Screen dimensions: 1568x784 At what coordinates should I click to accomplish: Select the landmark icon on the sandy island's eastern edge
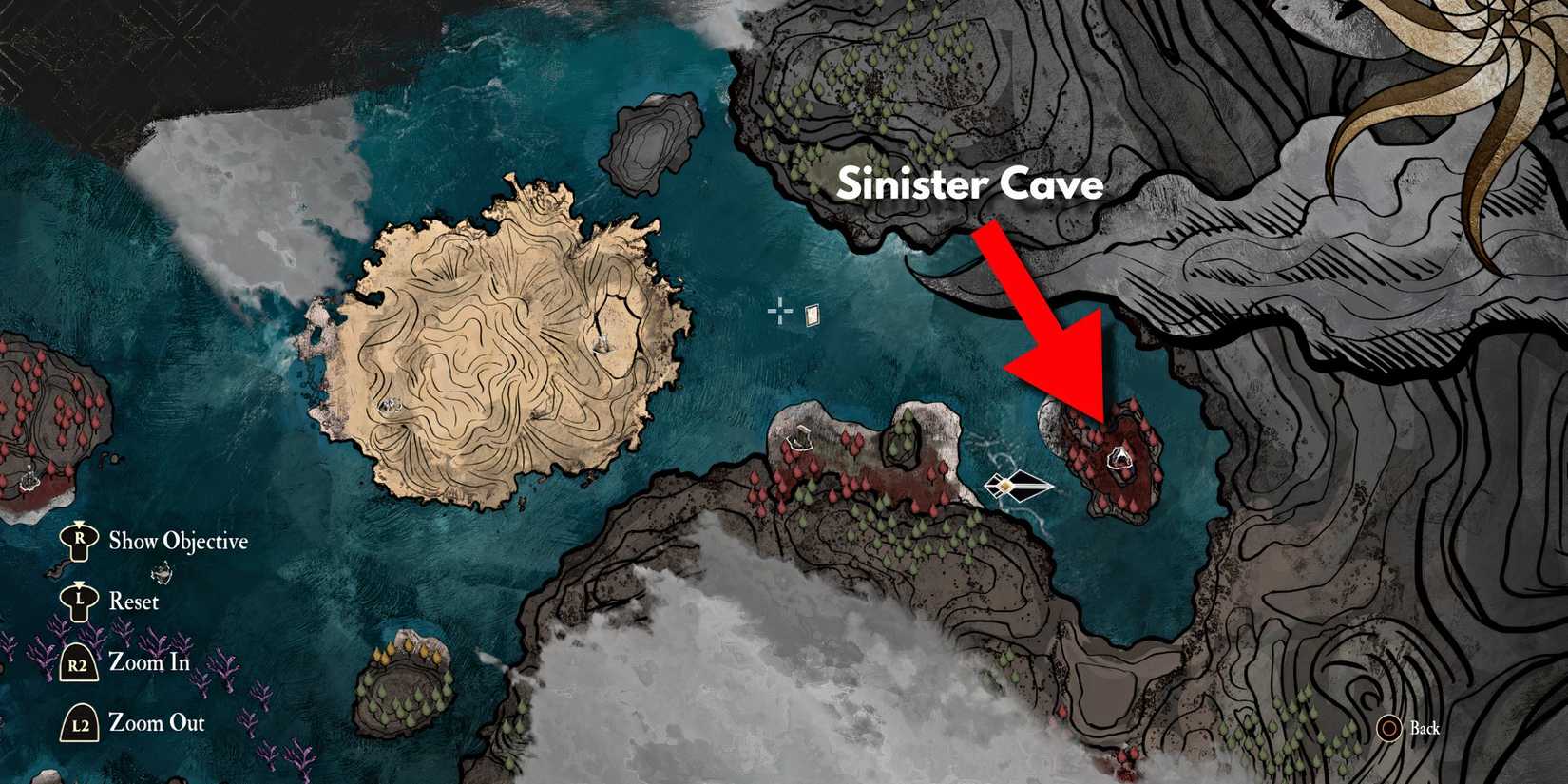pos(602,345)
